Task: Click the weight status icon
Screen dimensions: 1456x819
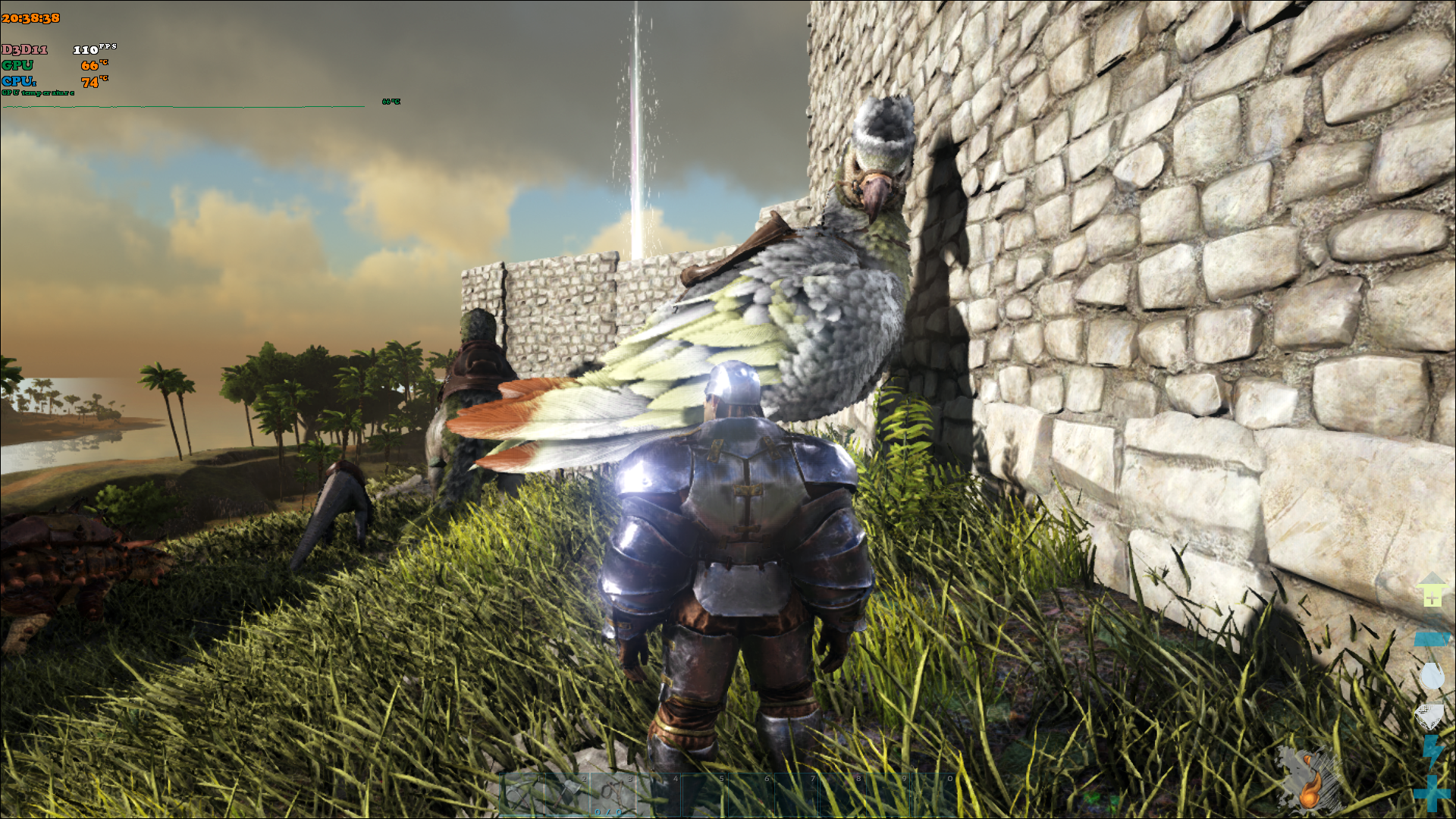Action: pyautogui.click(x=1432, y=639)
